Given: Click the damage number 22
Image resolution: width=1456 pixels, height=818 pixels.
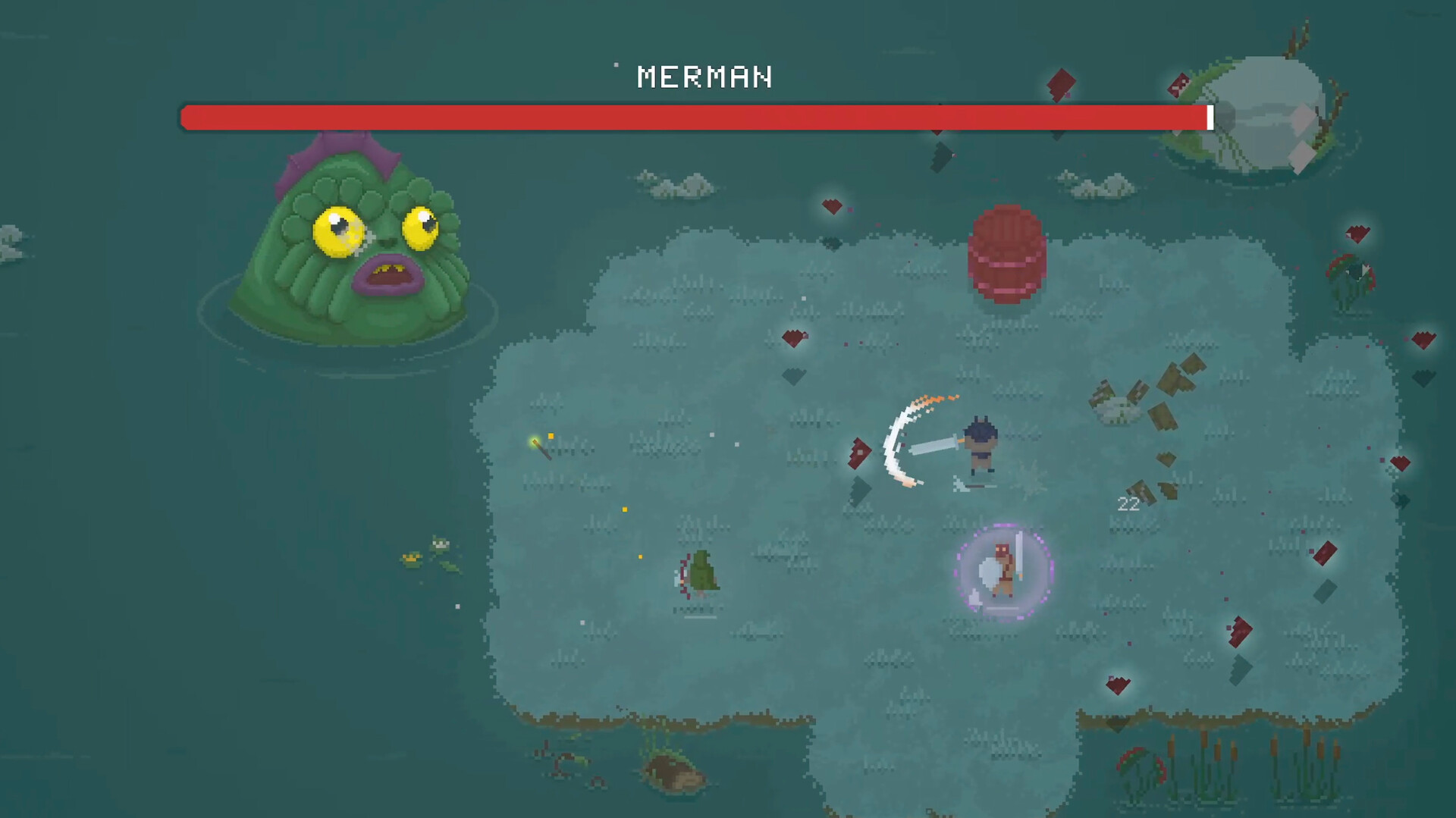Looking at the screenshot, I should pos(1128,504).
